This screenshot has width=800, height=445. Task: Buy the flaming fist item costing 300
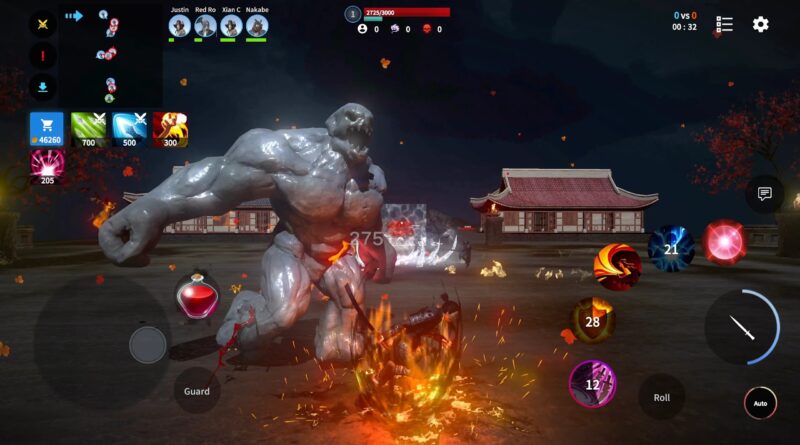tap(170, 129)
